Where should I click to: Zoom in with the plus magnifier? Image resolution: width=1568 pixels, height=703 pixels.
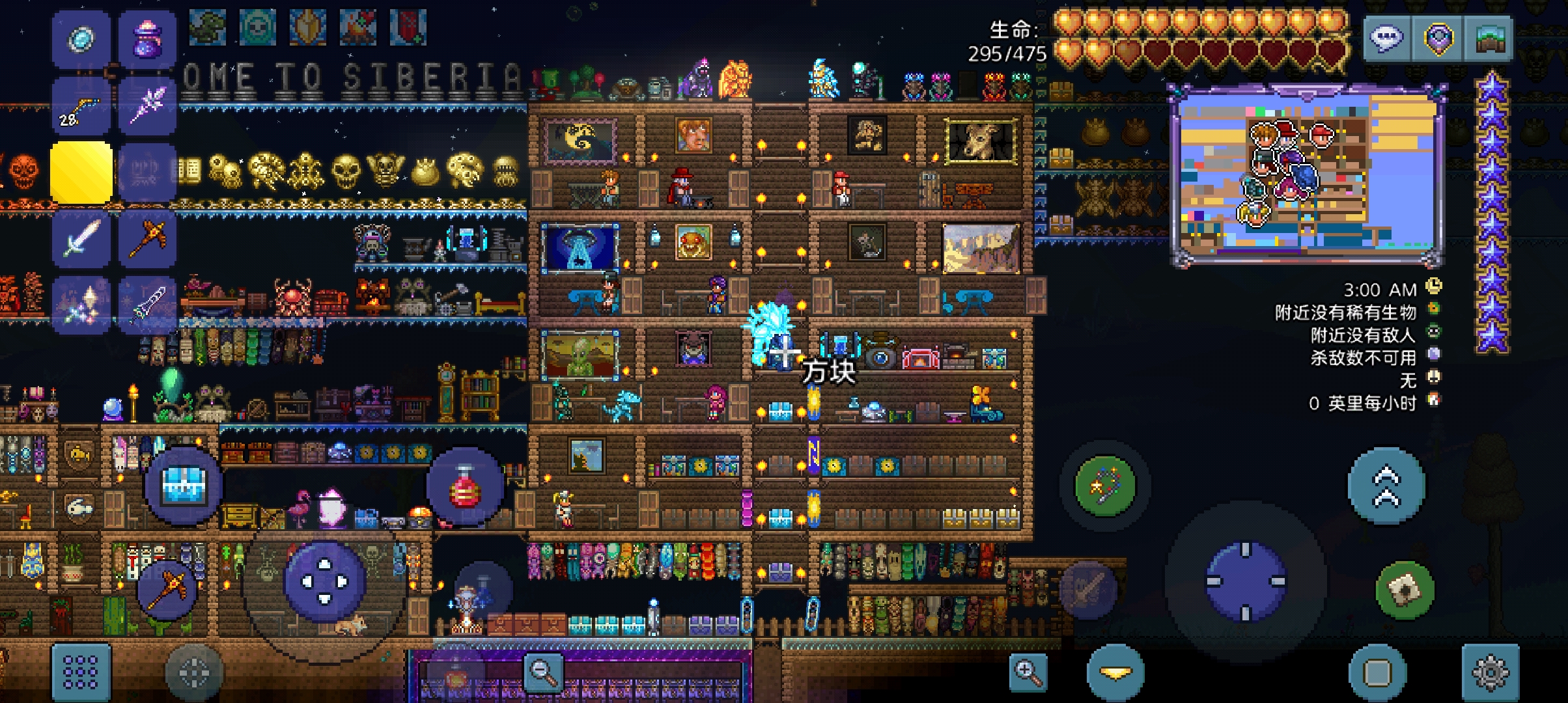pyautogui.click(x=1028, y=672)
